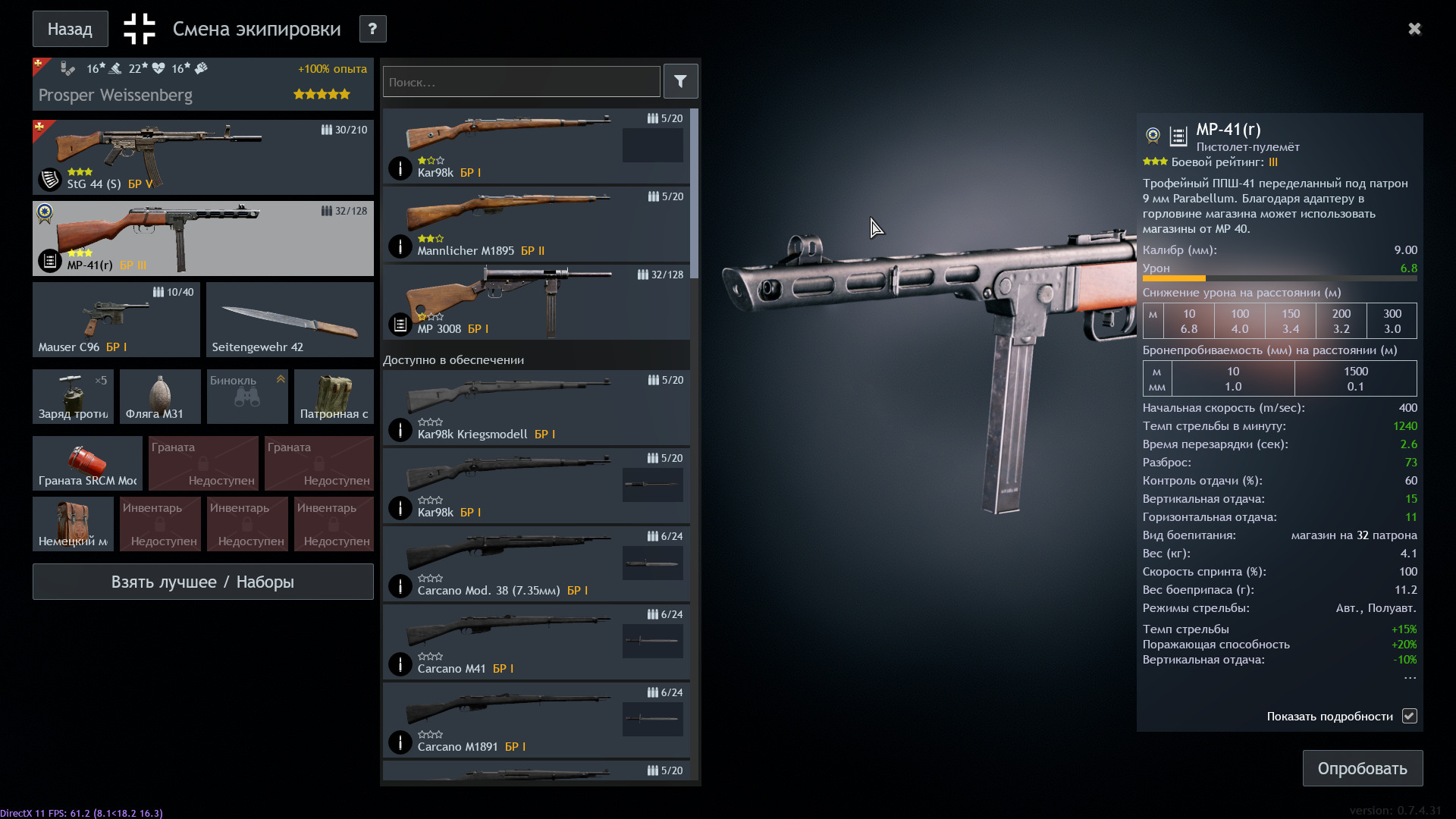
Task: Try the weapon with Опробовать
Action: tap(1362, 768)
